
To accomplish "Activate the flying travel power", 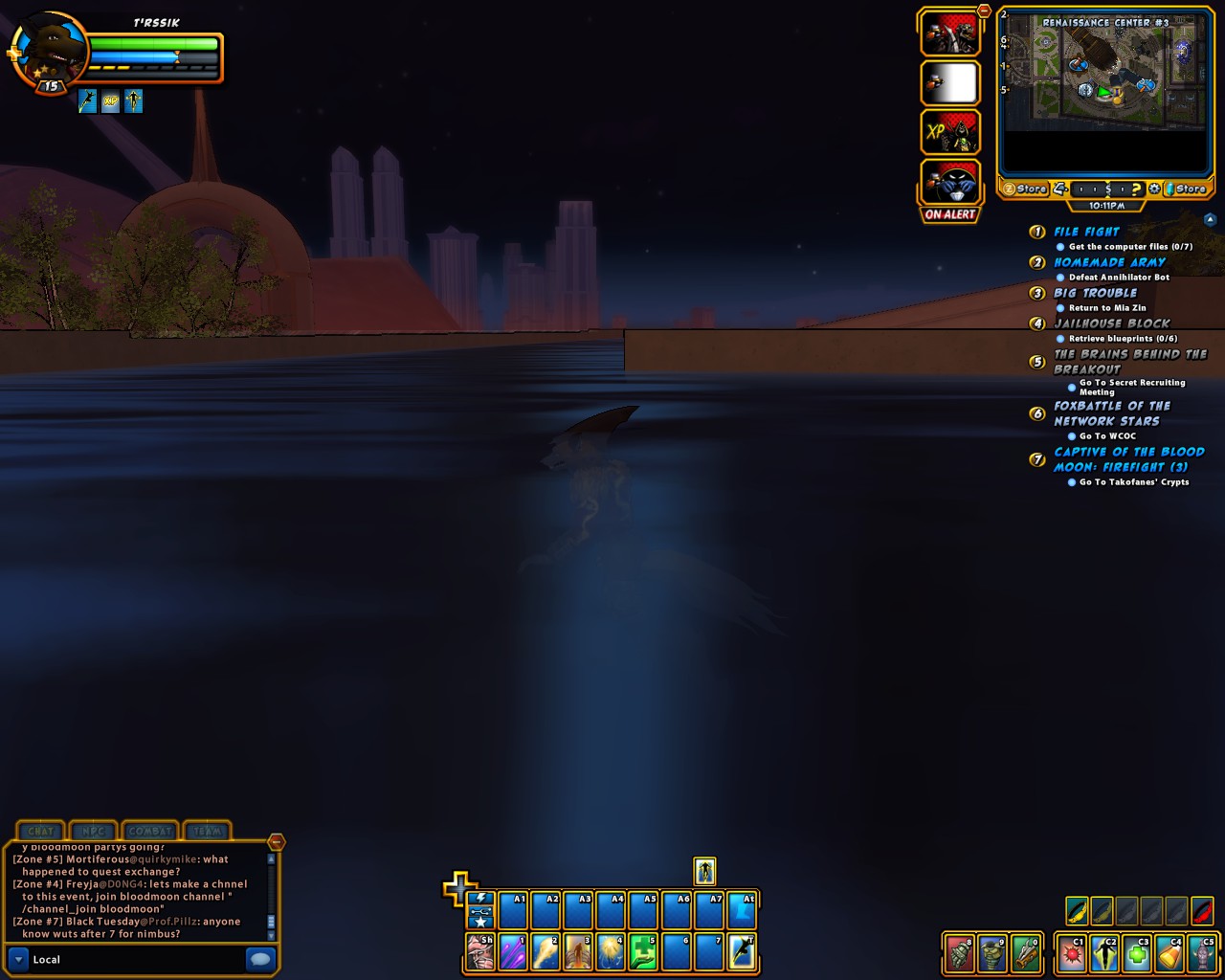I will (742, 952).
